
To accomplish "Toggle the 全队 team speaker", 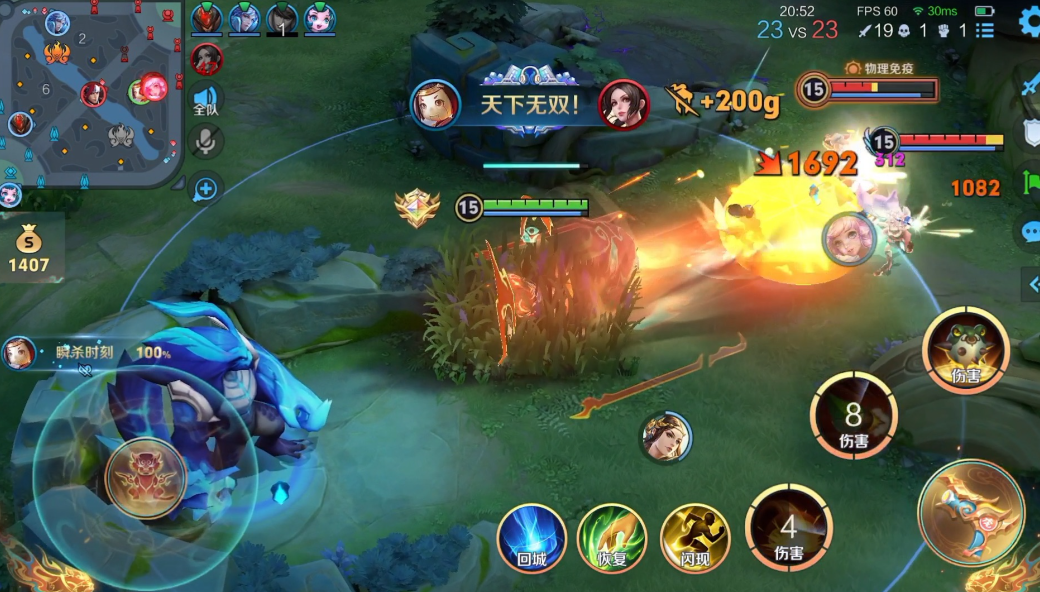I will [x=206, y=100].
